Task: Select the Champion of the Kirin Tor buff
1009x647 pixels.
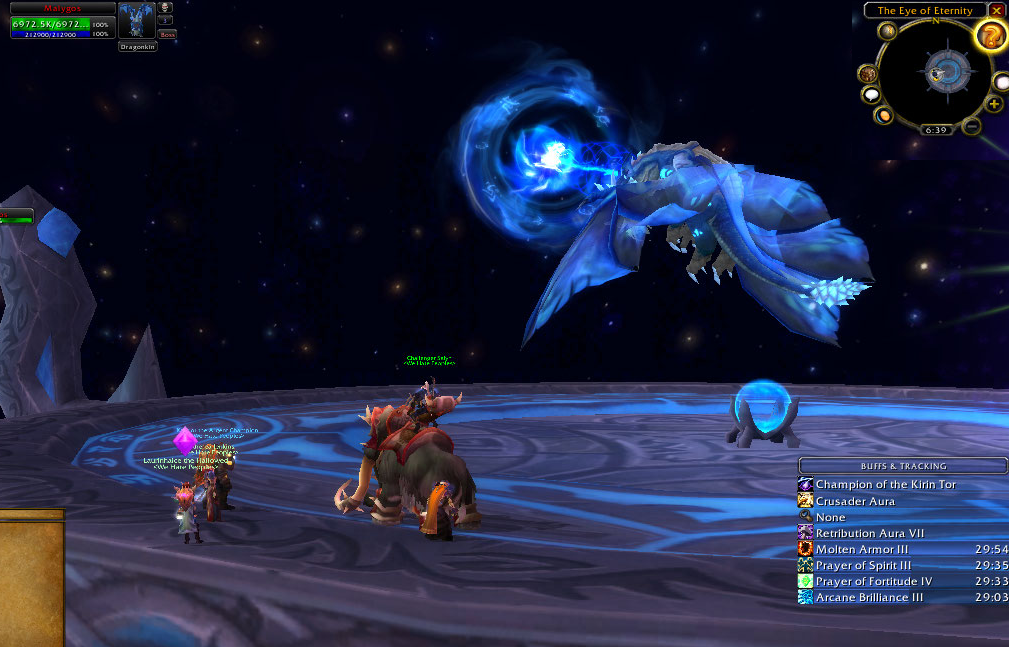Action: [885, 485]
